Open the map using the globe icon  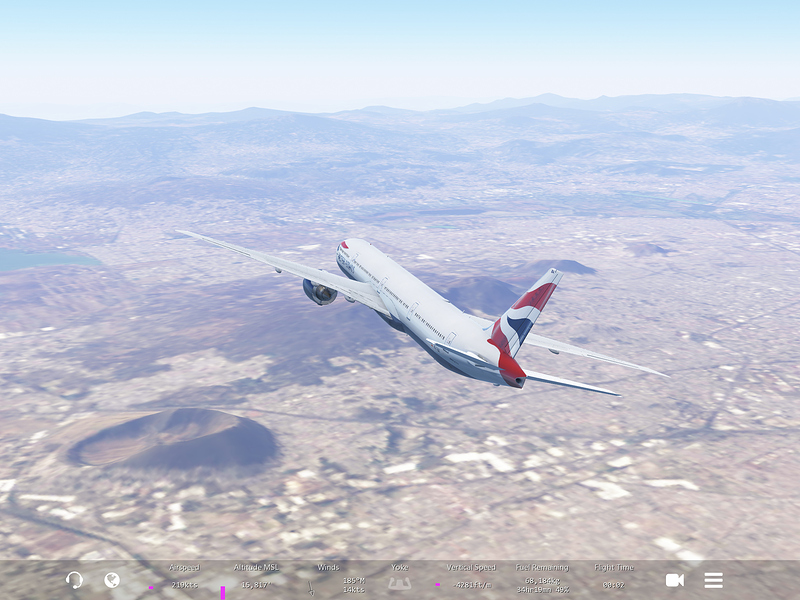[112, 580]
